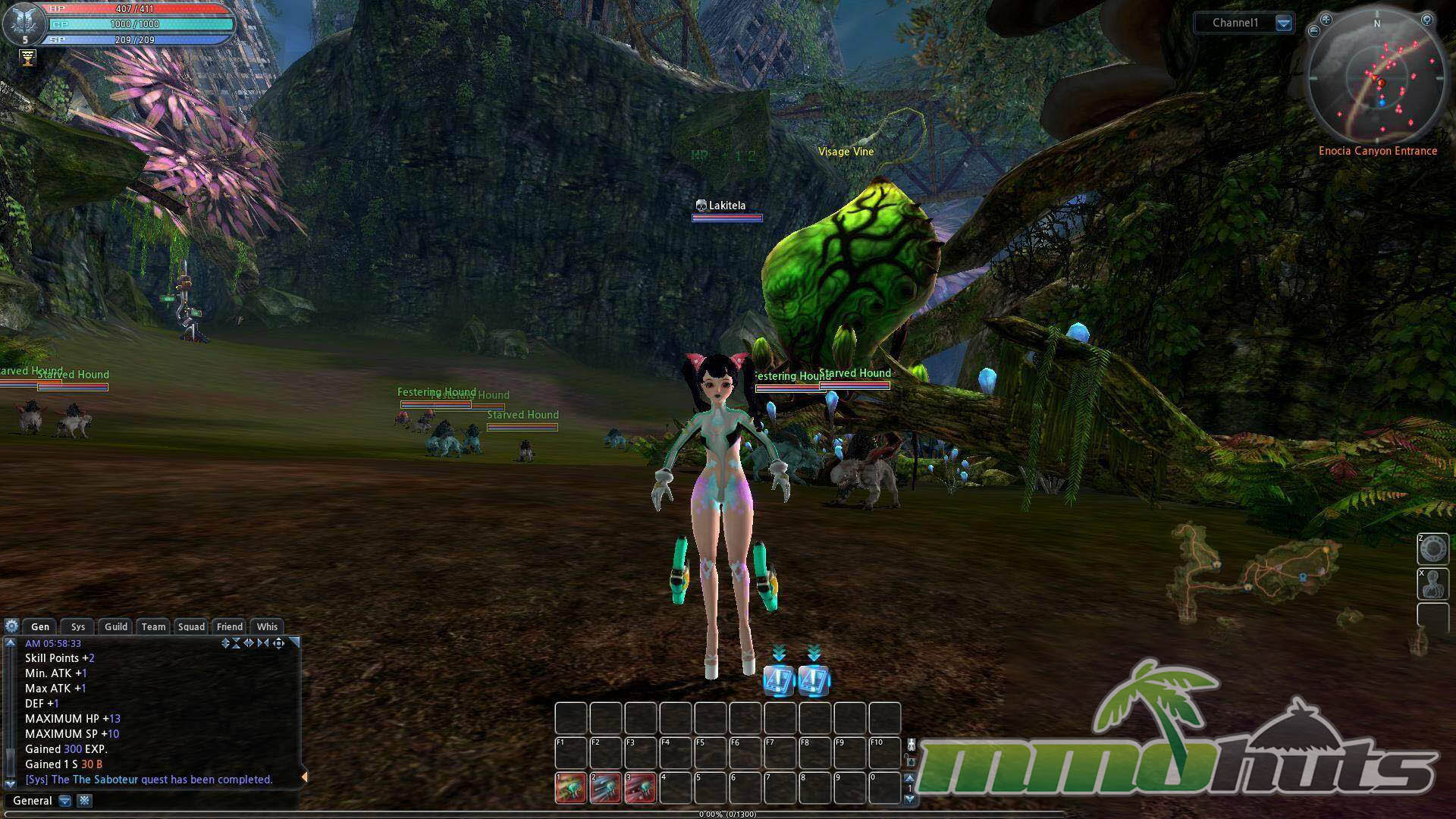Screen dimensions: 1456x819
Task: Open the Guild chat tab
Action: (116, 626)
